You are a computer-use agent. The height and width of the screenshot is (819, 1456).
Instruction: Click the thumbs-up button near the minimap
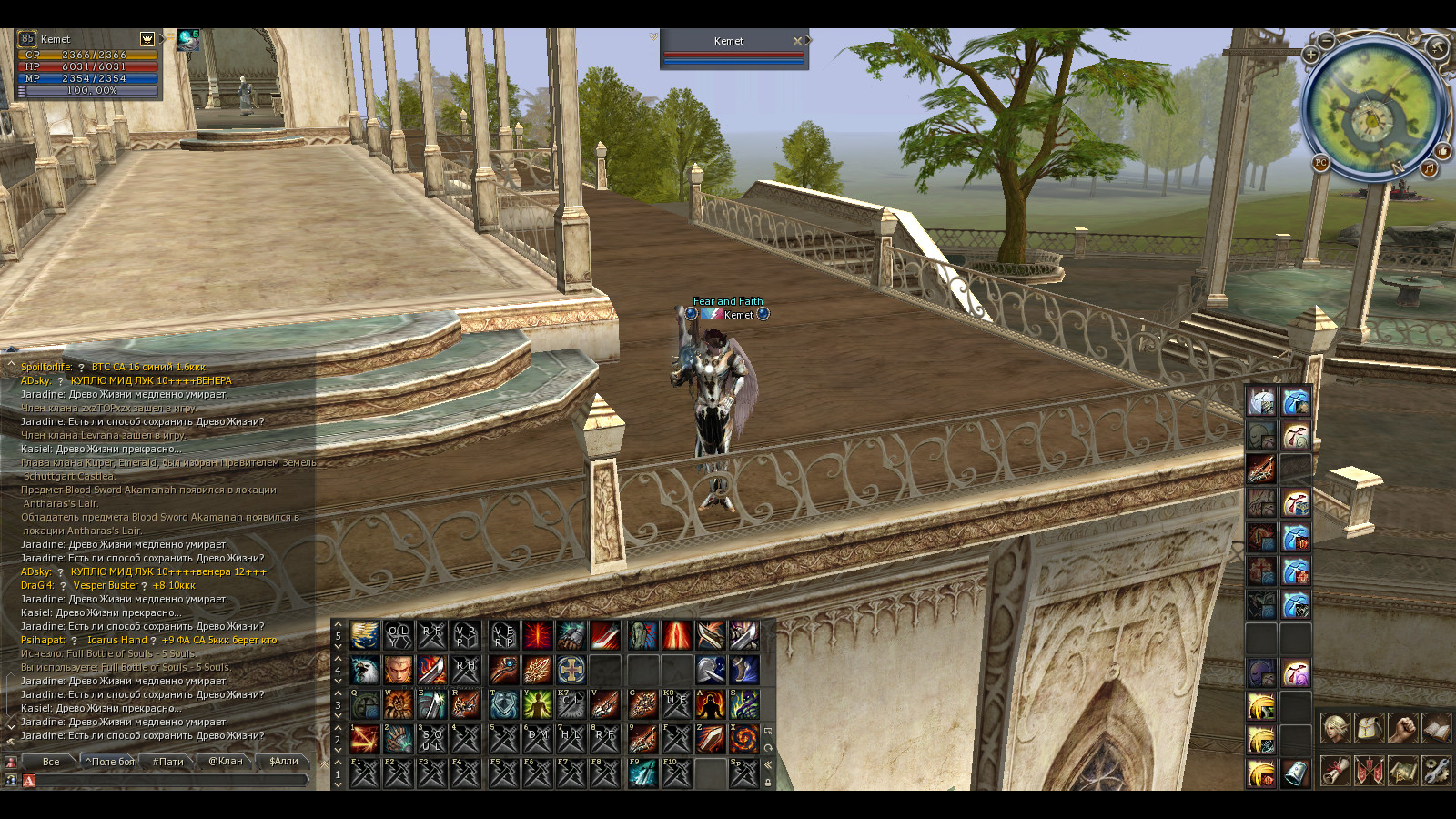coord(1443,151)
